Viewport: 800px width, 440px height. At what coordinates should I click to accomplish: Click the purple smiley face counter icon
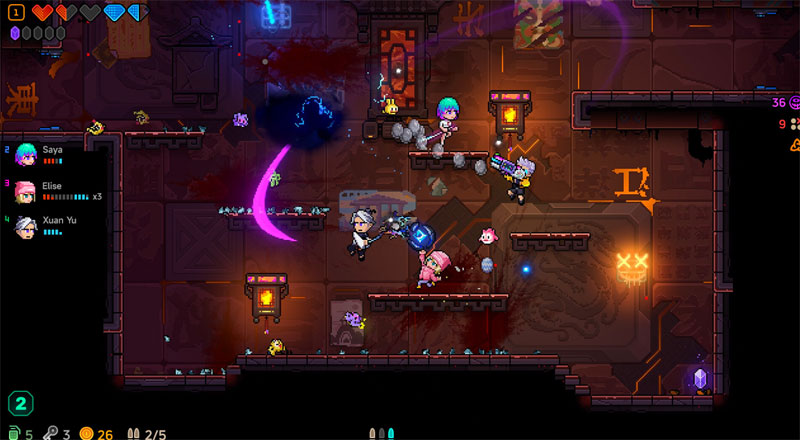point(794,102)
